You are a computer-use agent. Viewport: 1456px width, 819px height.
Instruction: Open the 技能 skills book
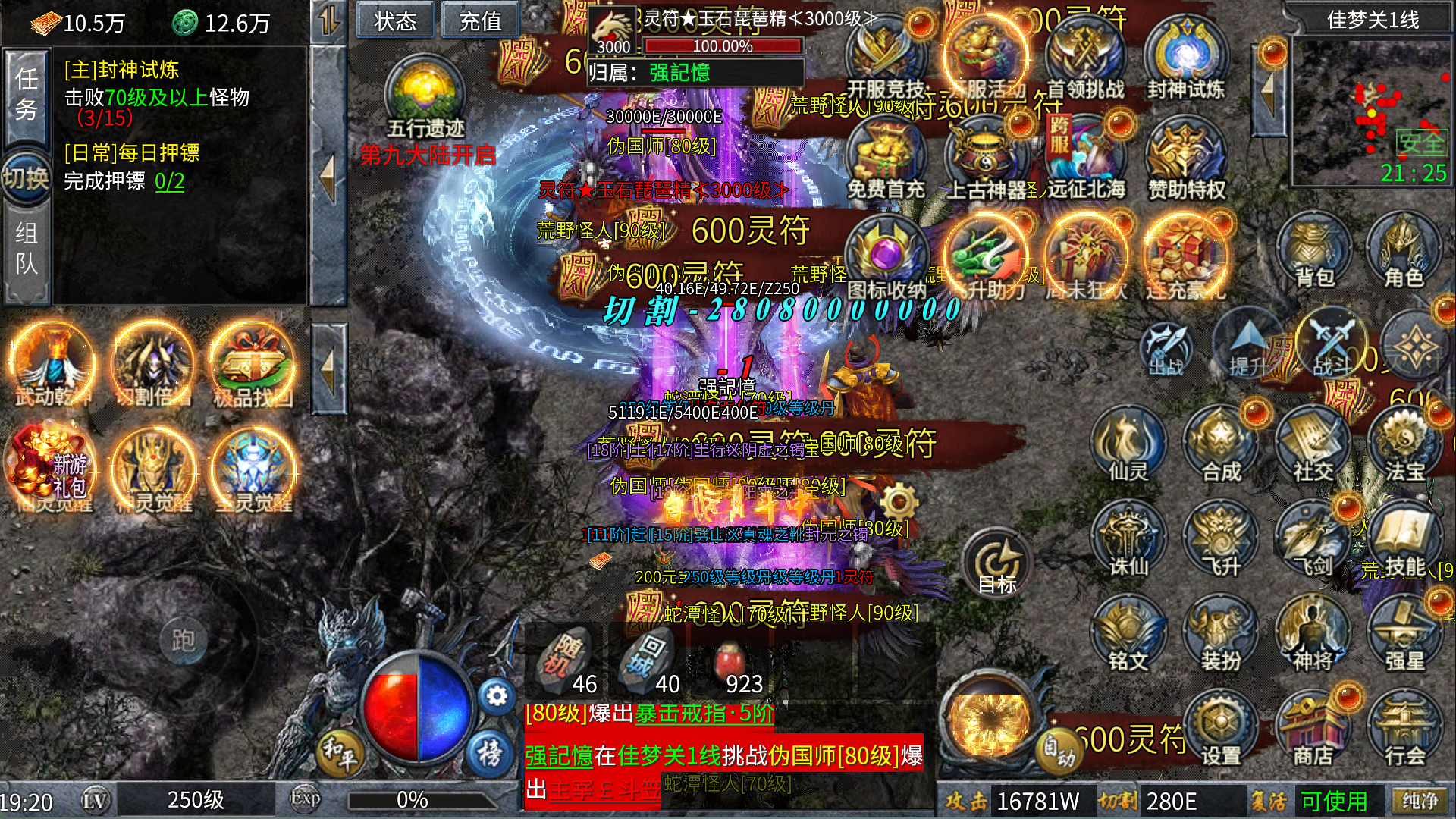pos(1404,542)
